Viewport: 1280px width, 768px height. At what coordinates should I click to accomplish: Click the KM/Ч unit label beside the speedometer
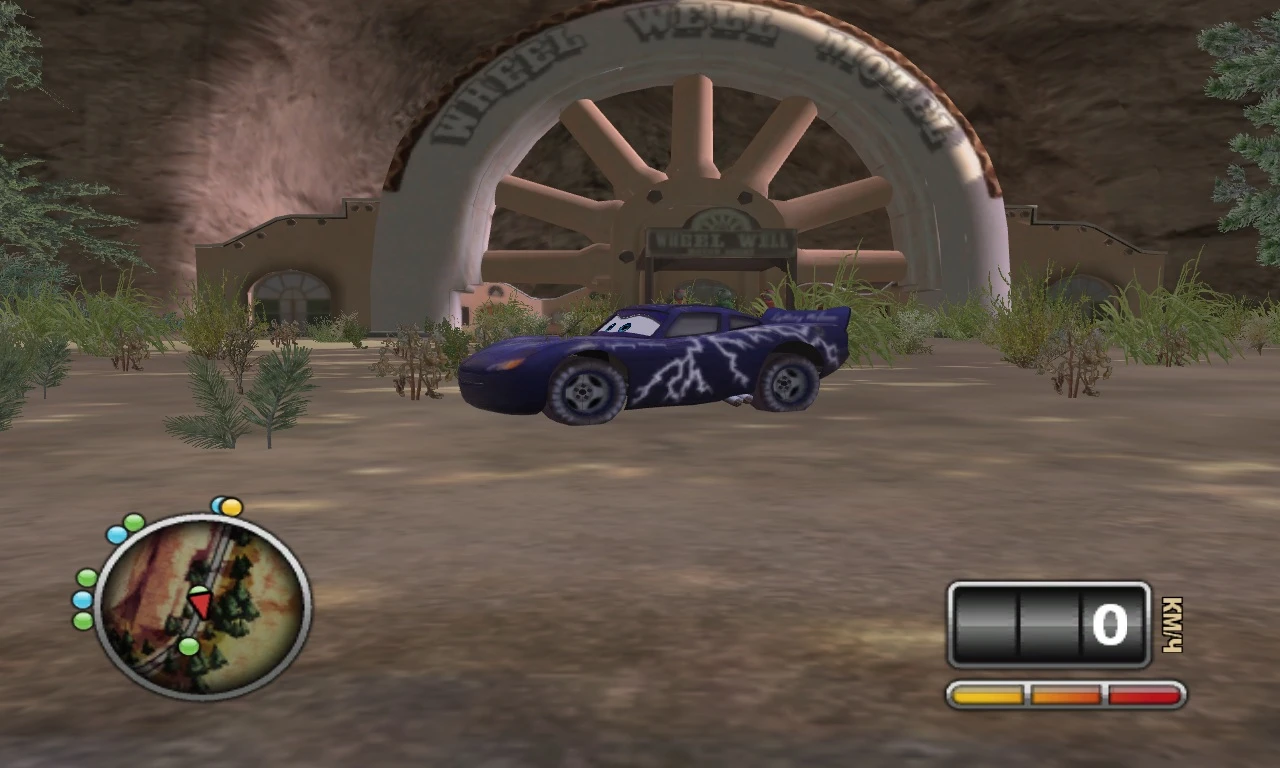coord(1172,625)
